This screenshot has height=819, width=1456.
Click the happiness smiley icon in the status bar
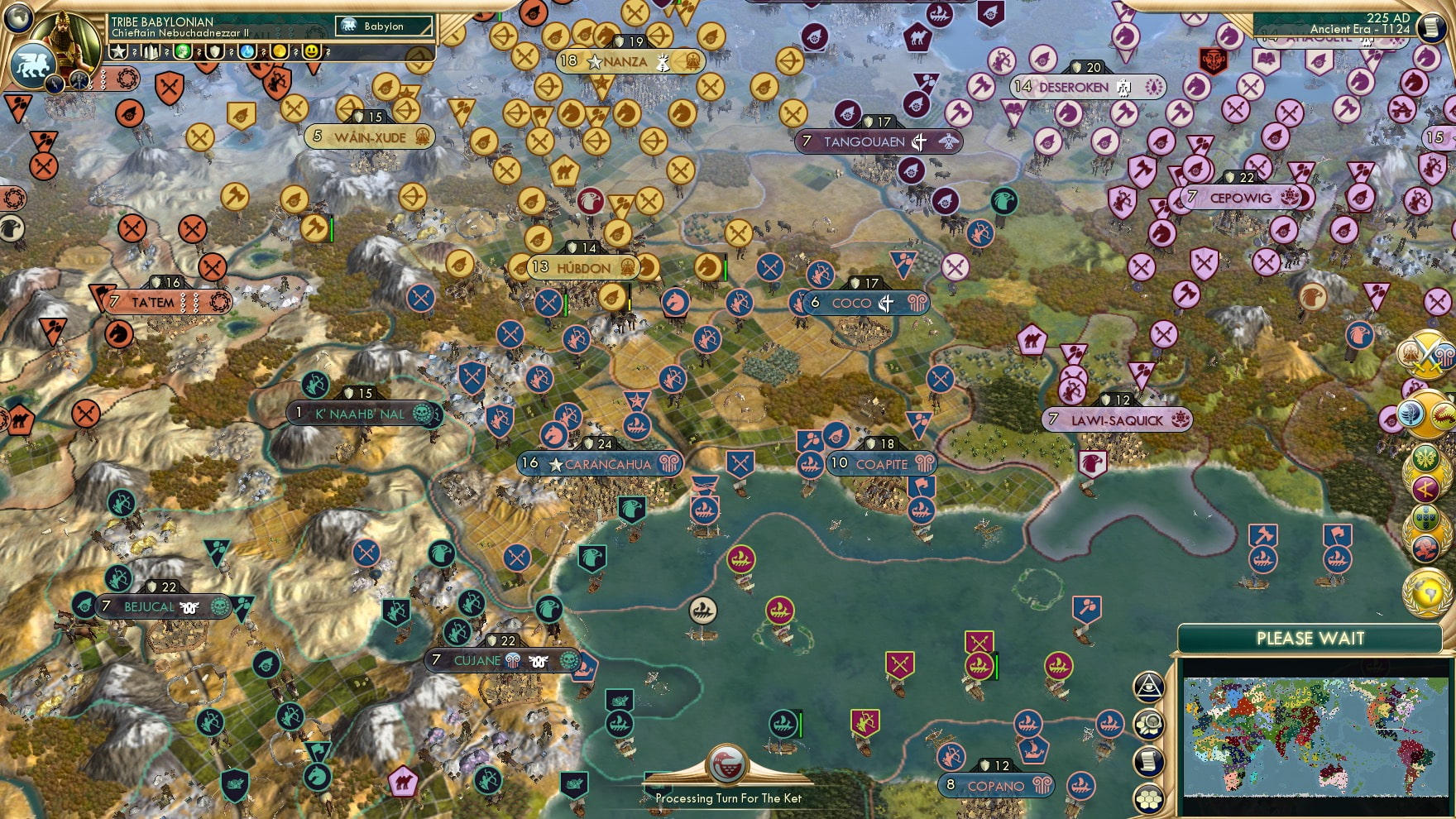coord(311,51)
